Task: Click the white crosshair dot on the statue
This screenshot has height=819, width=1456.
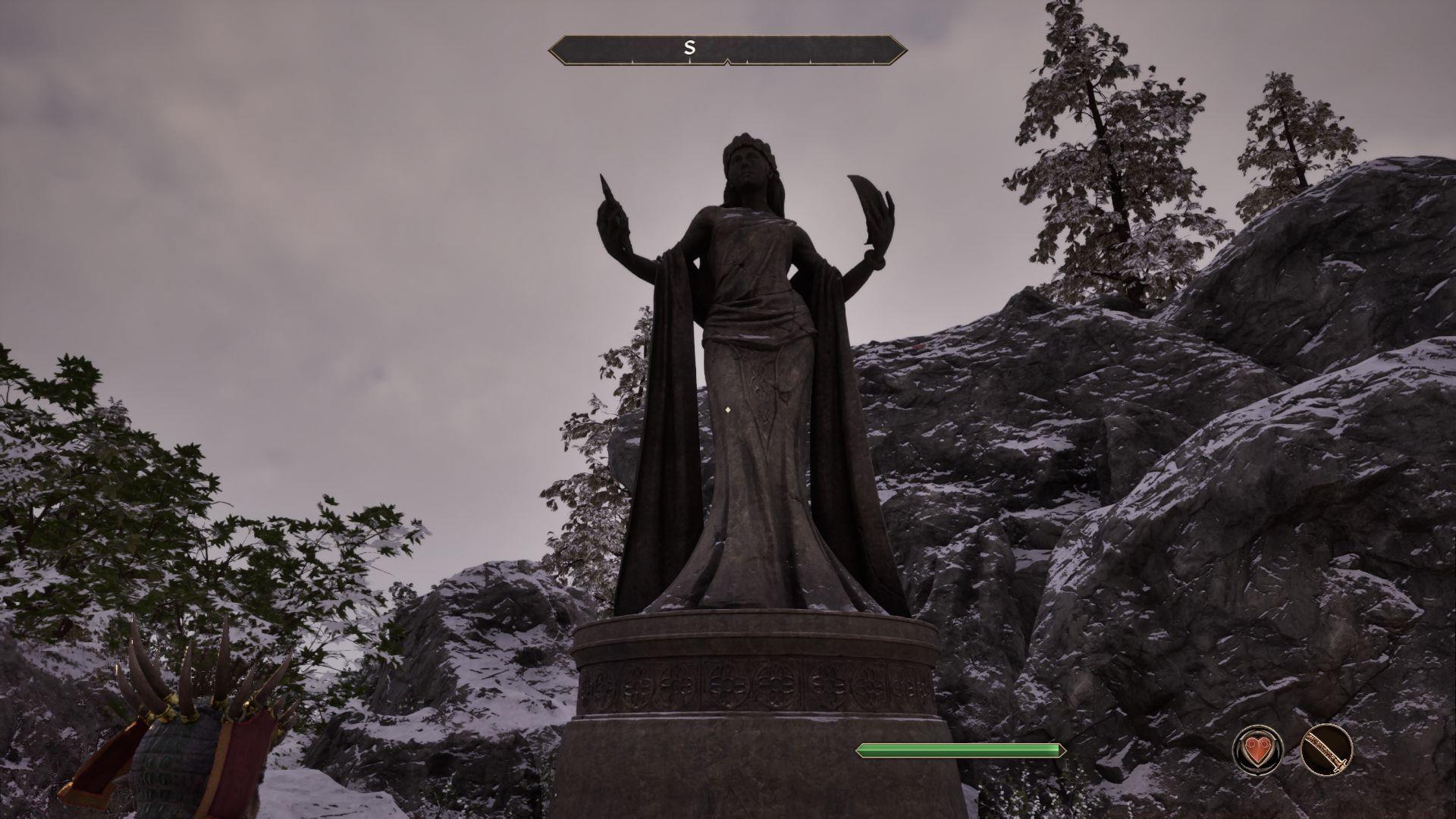Action: pos(726,409)
